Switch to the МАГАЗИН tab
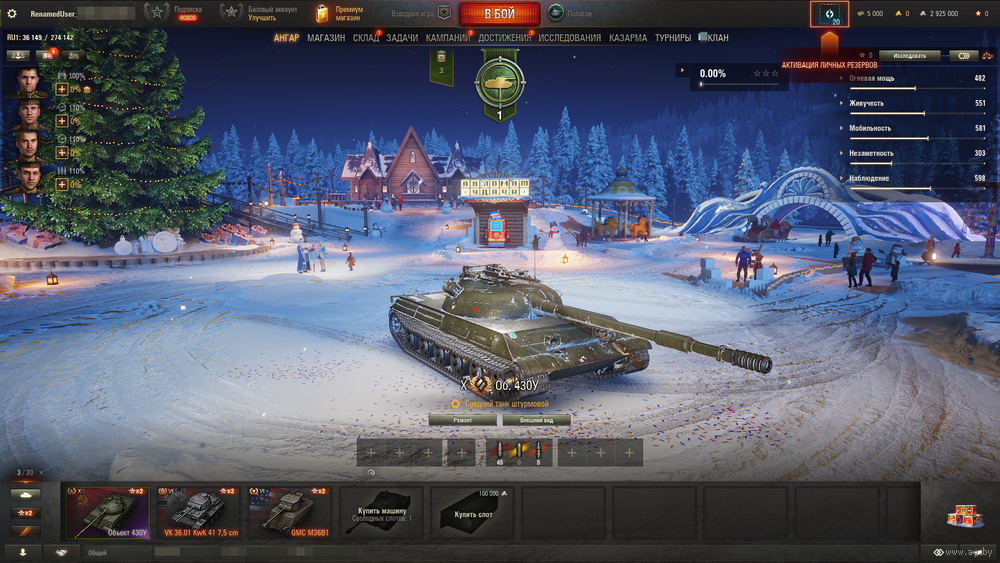 click(326, 38)
